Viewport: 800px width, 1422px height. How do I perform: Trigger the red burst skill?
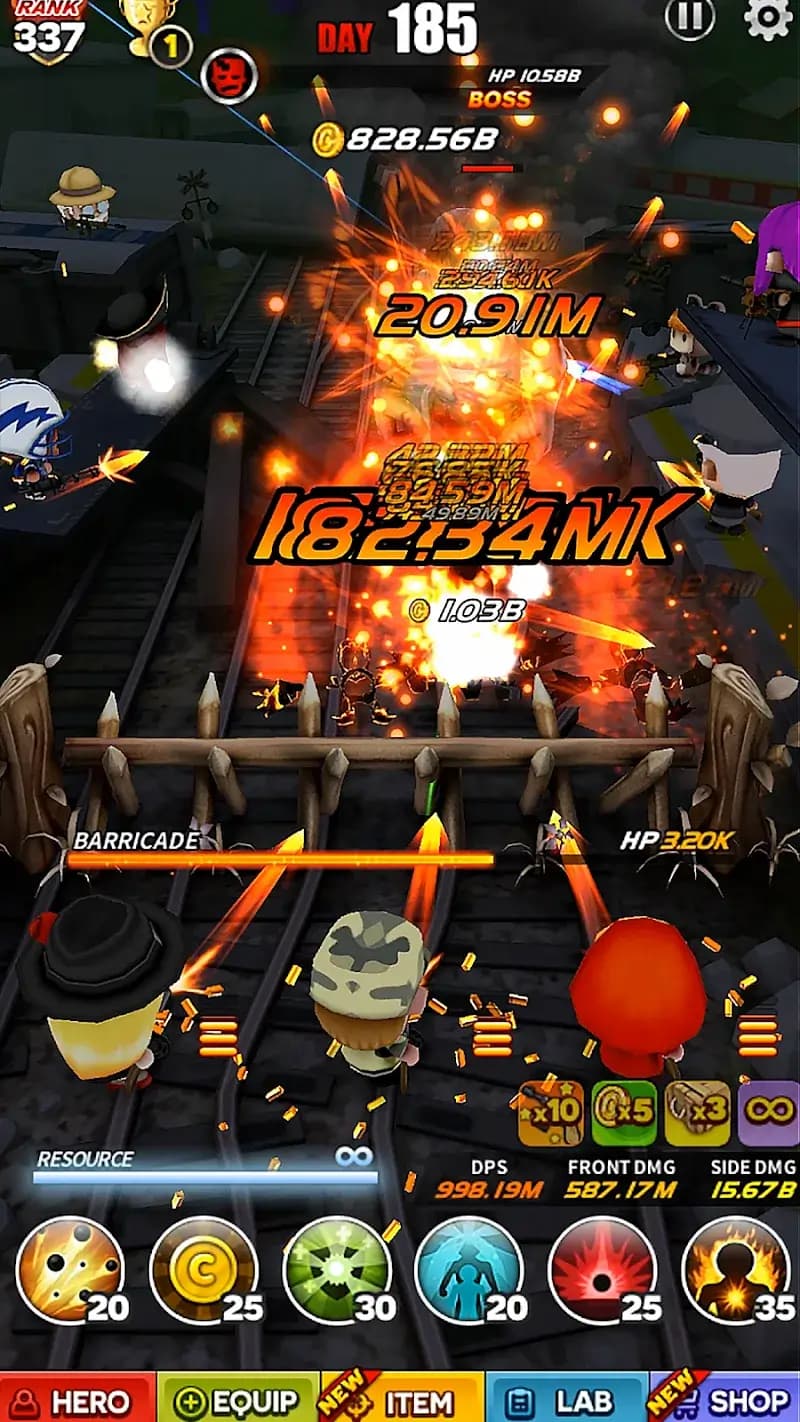click(602, 1269)
